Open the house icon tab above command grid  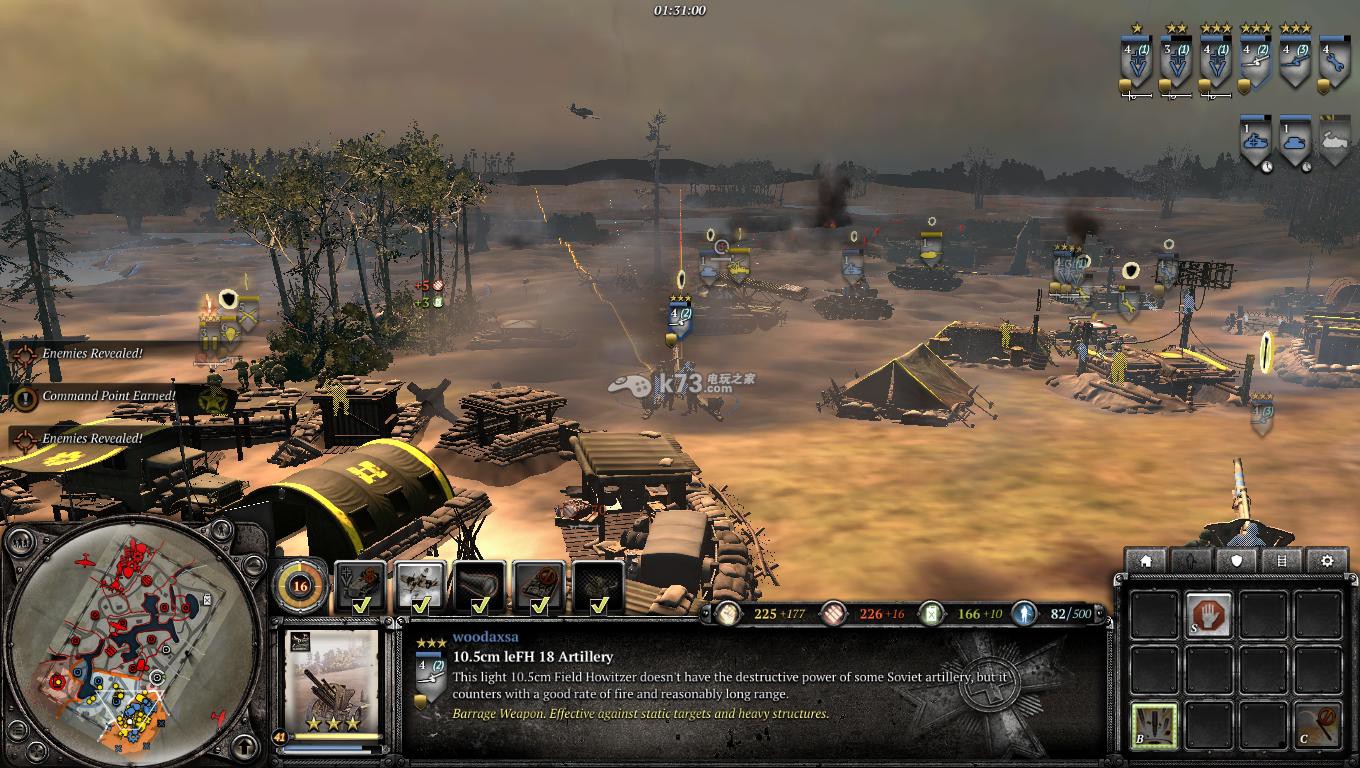coord(1146,561)
